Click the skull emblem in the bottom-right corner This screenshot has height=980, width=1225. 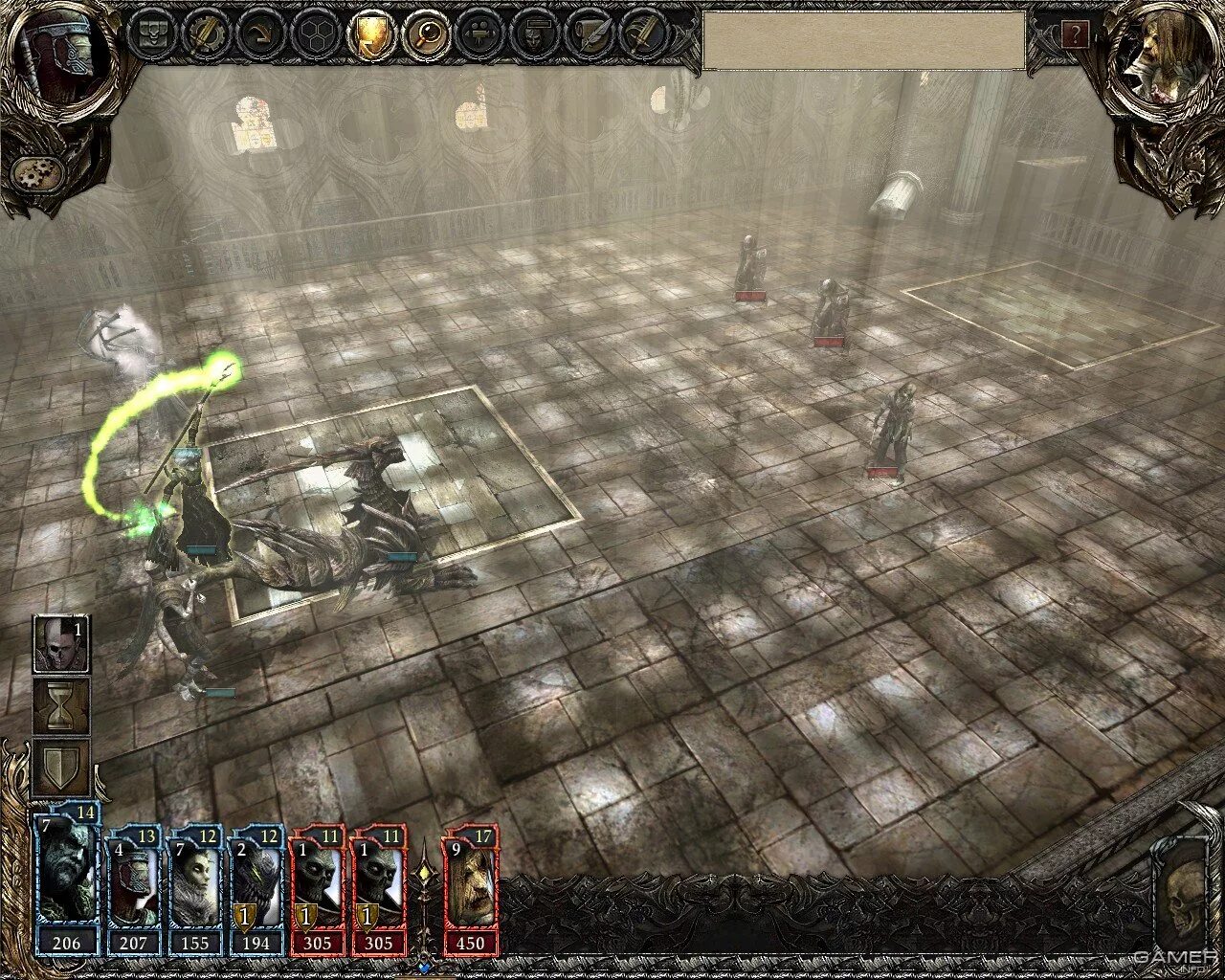1180,900
